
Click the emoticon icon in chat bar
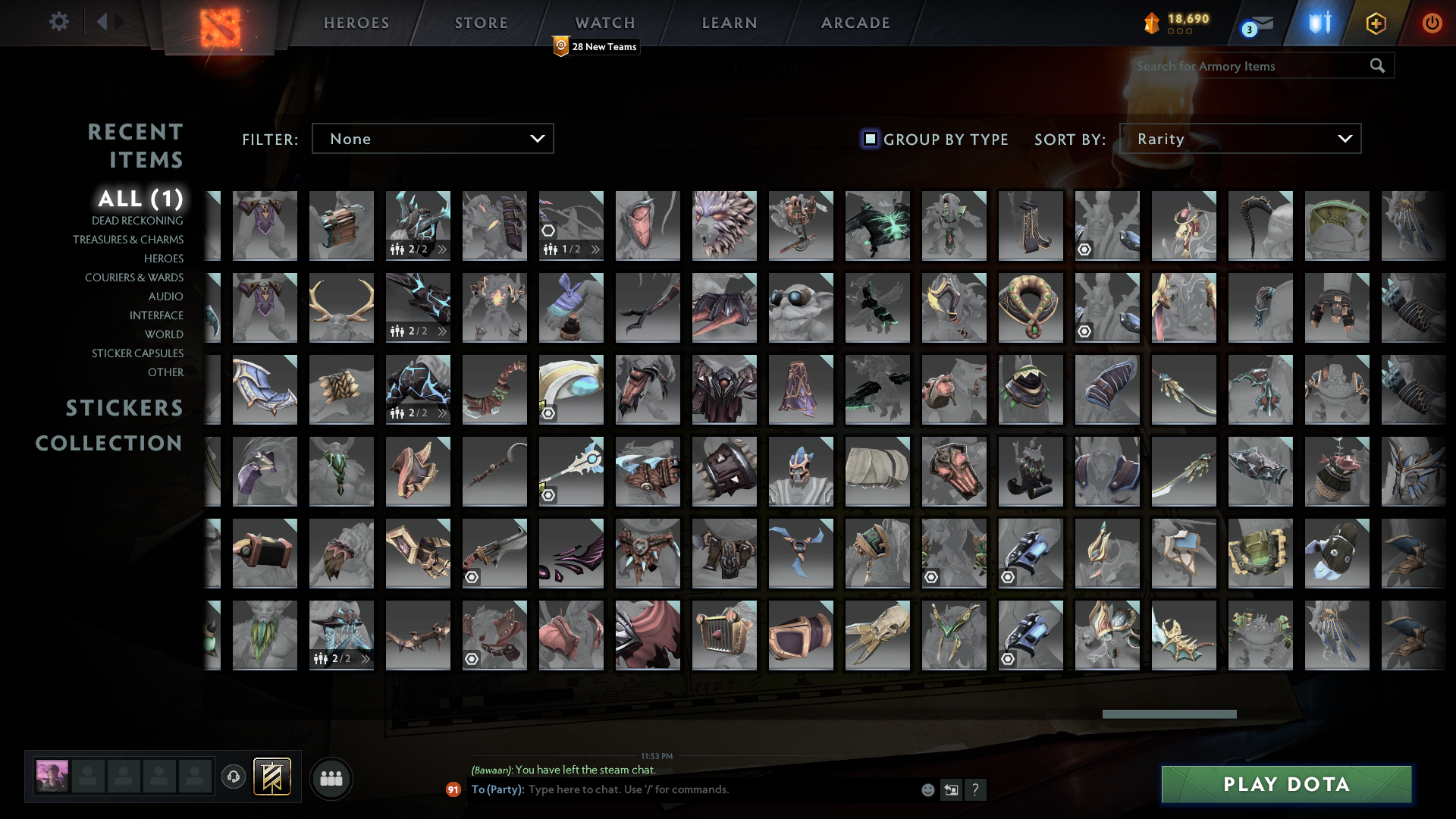pos(927,789)
